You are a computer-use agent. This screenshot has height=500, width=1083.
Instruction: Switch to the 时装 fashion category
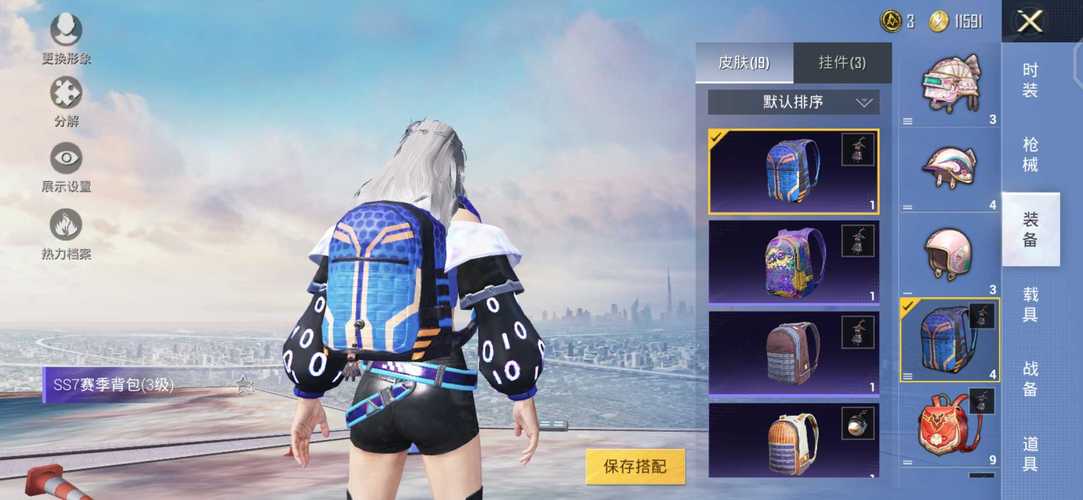tap(1030, 80)
